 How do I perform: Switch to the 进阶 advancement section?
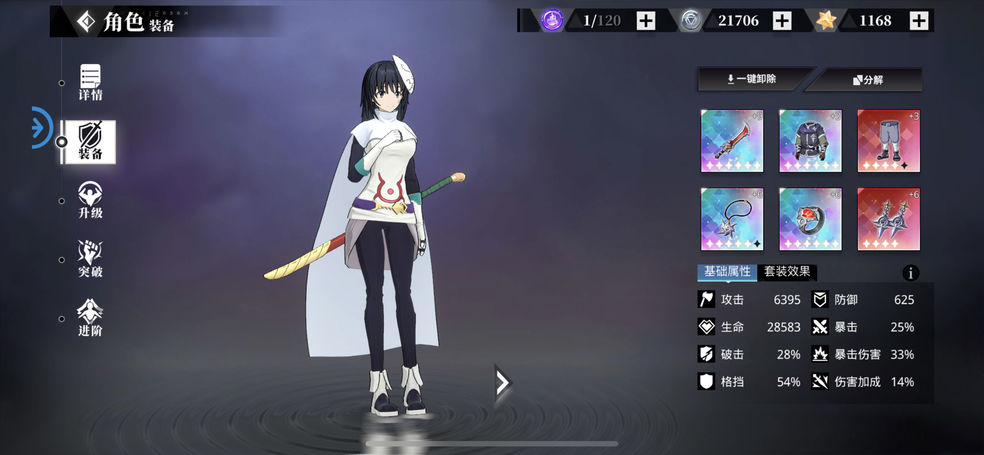coord(91,317)
